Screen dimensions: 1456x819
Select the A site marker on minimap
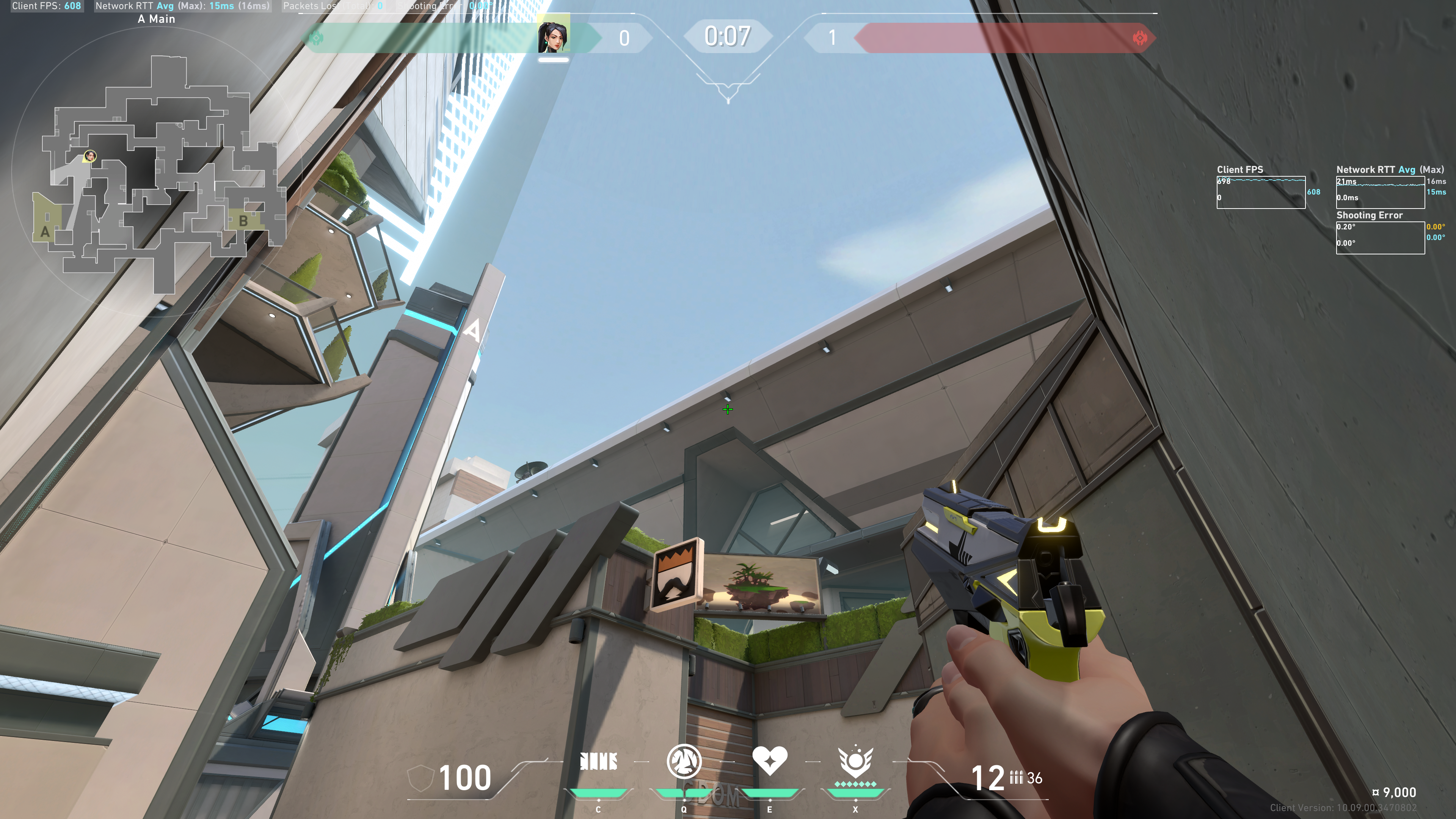coord(45,231)
